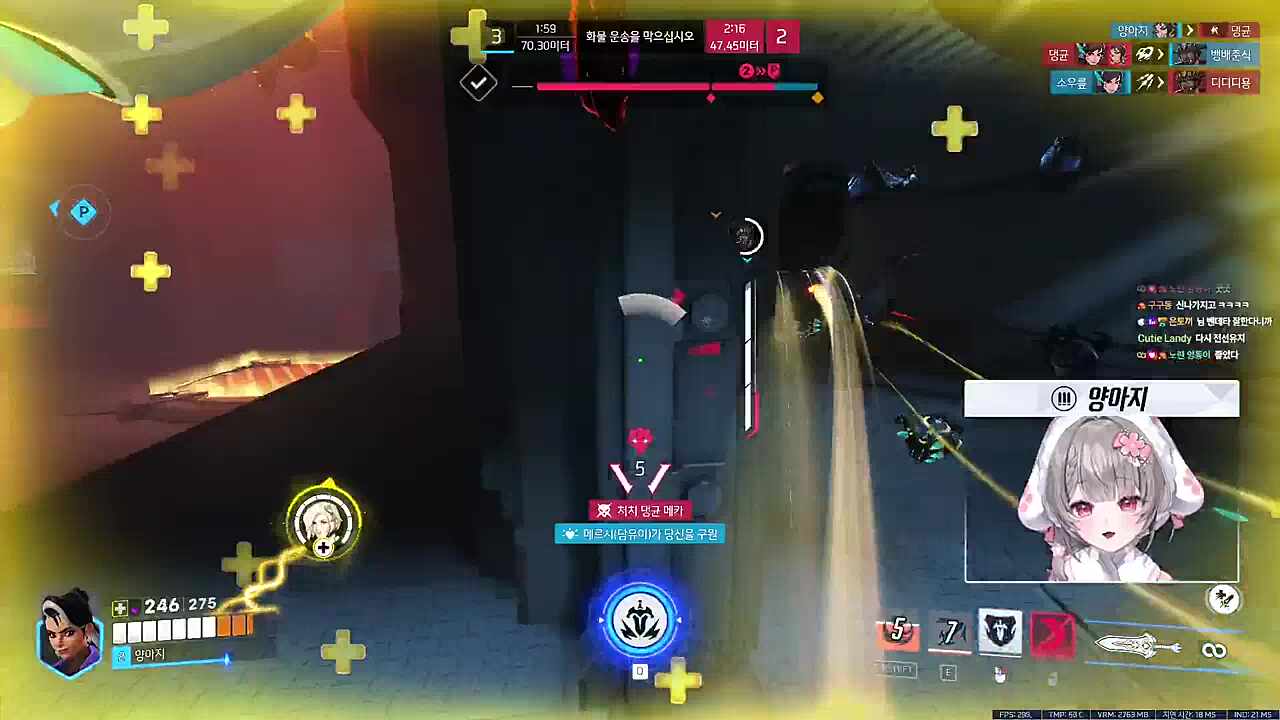Toggle the infinity ammo symbol next to the weapon
This screenshot has width=1280, height=720.
1216,648
